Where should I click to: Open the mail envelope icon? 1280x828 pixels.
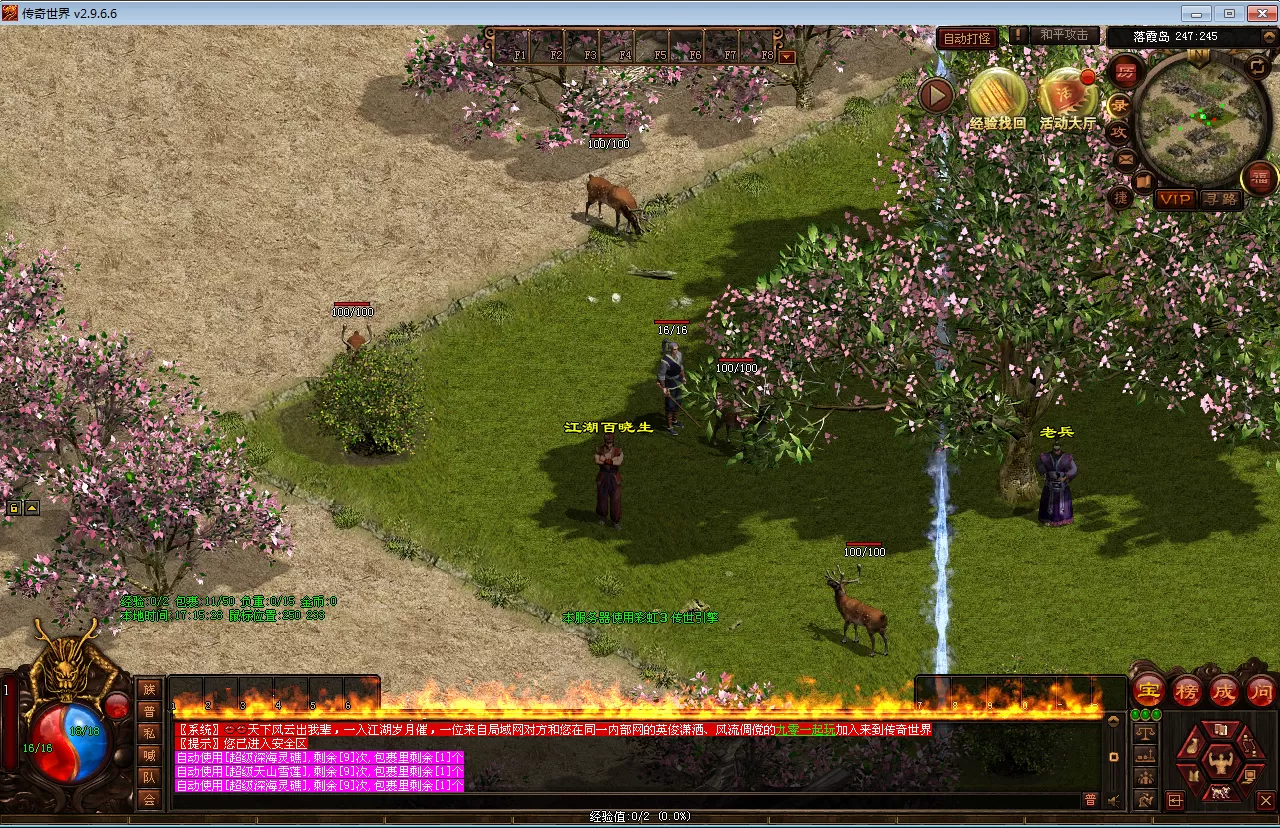pyautogui.click(x=1126, y=159)
